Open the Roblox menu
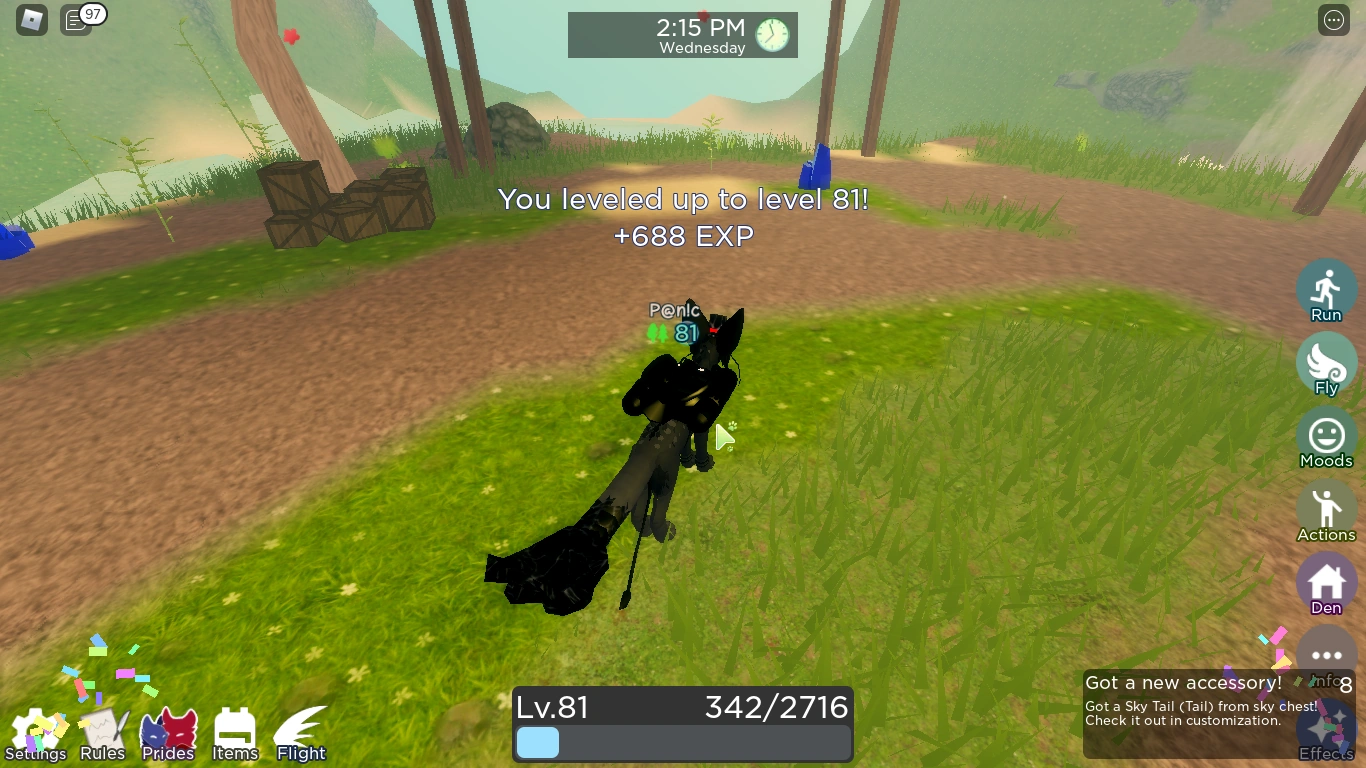 [30, 20]
